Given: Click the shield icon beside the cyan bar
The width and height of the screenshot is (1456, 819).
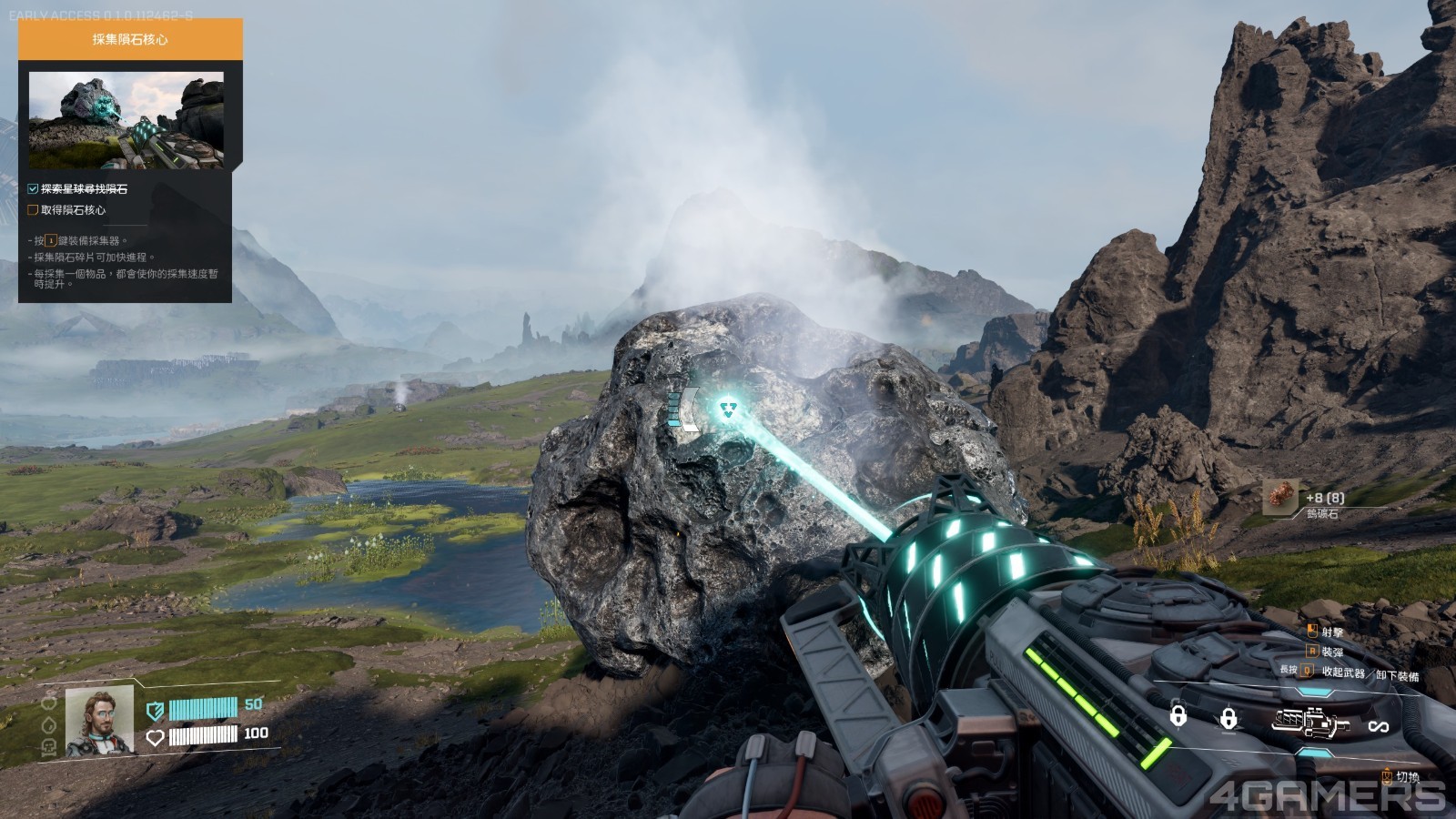Looking at the screenshot, I should click(x=156, y=709).
